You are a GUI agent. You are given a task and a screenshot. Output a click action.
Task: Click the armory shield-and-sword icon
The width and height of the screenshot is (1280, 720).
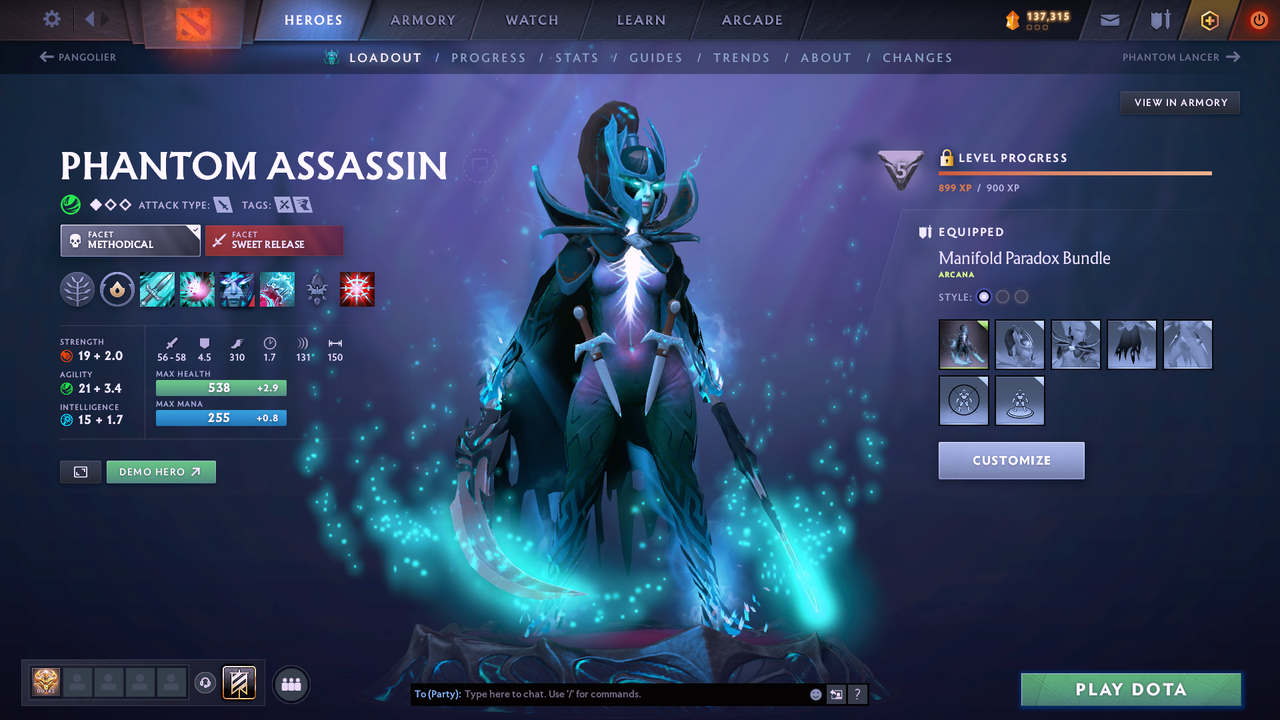[x=1158, y=19]
